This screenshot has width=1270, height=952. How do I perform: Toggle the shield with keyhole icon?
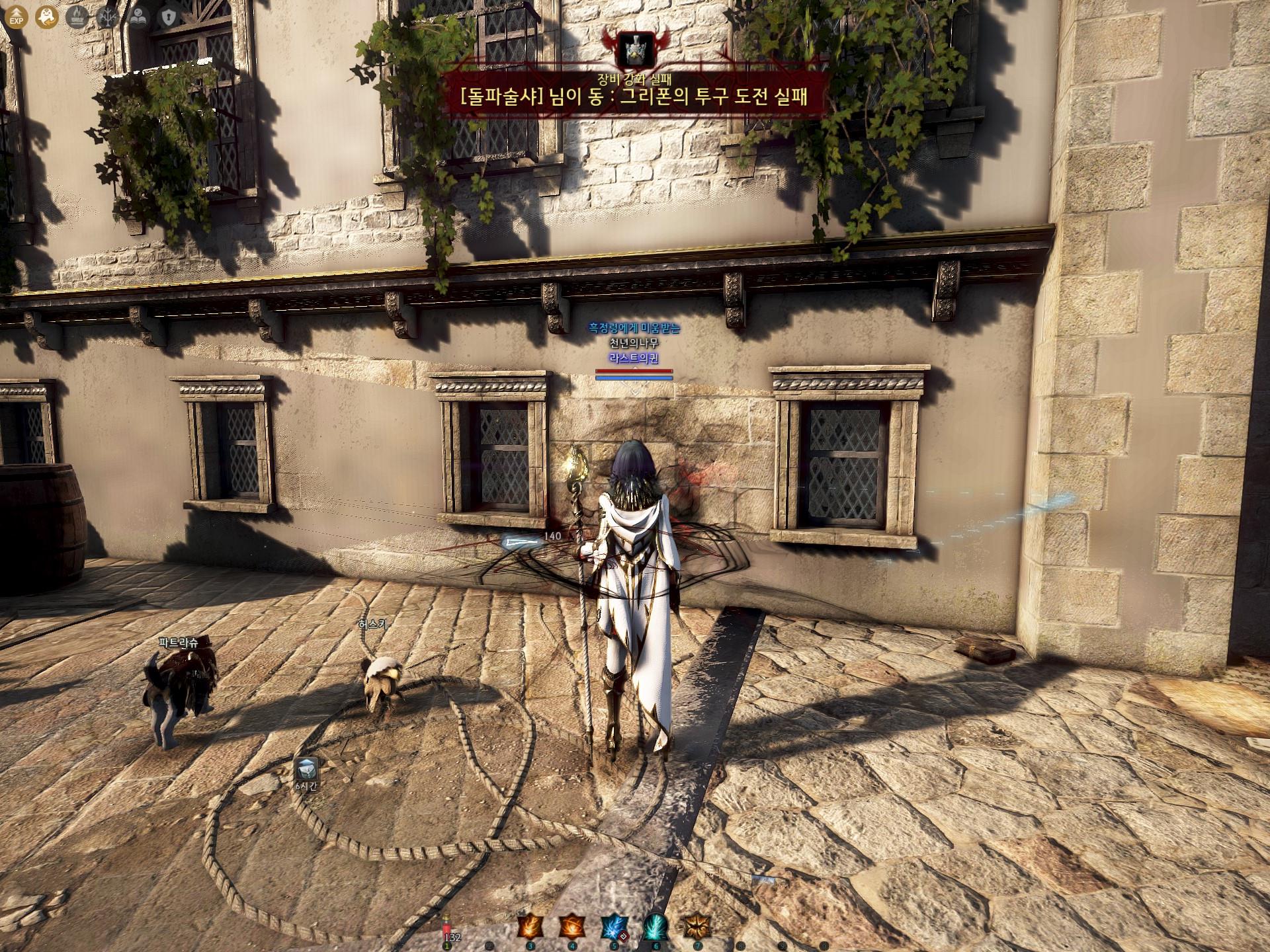[x=170, y=15]
